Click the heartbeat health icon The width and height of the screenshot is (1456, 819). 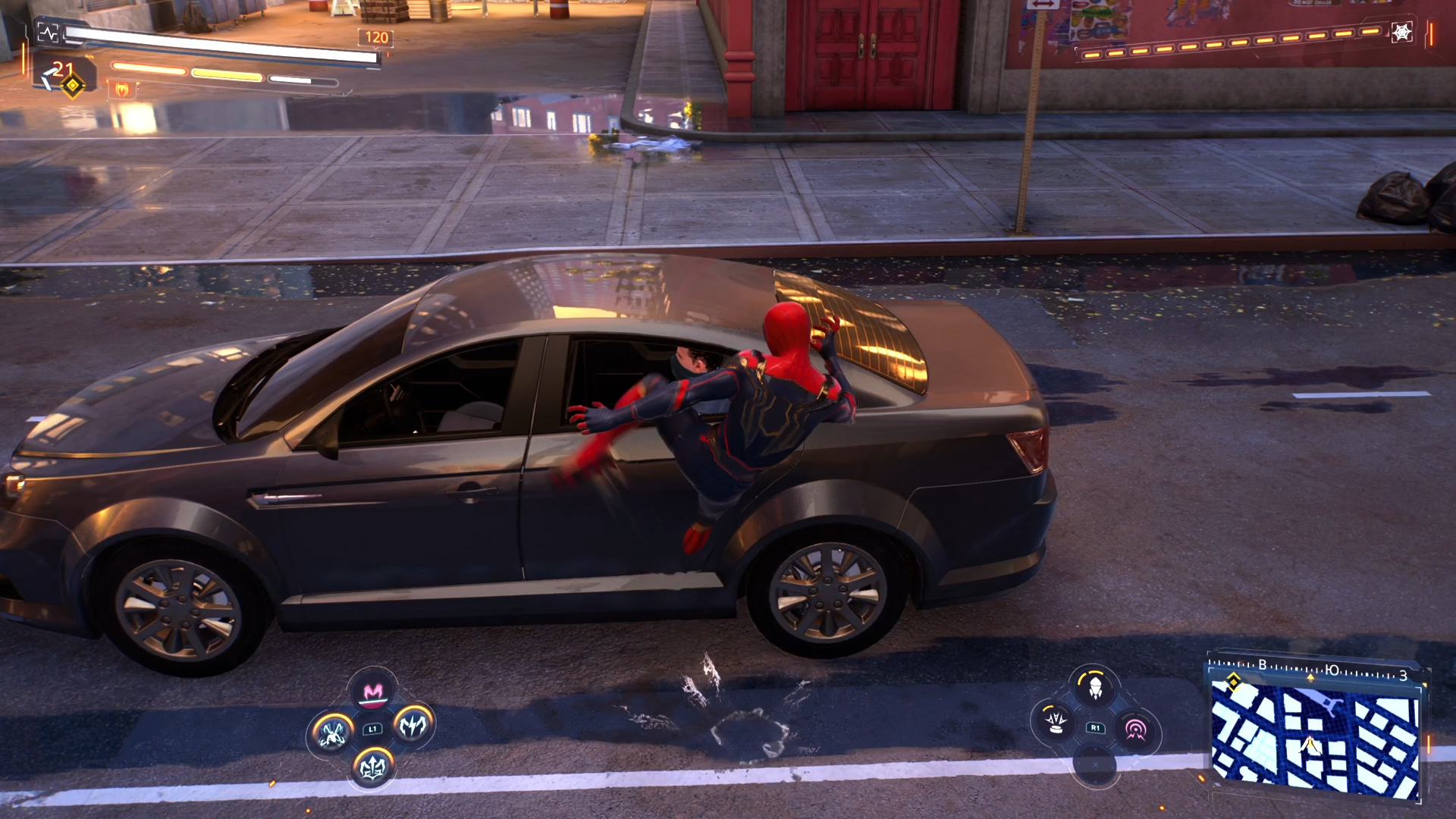click(48, 33)
